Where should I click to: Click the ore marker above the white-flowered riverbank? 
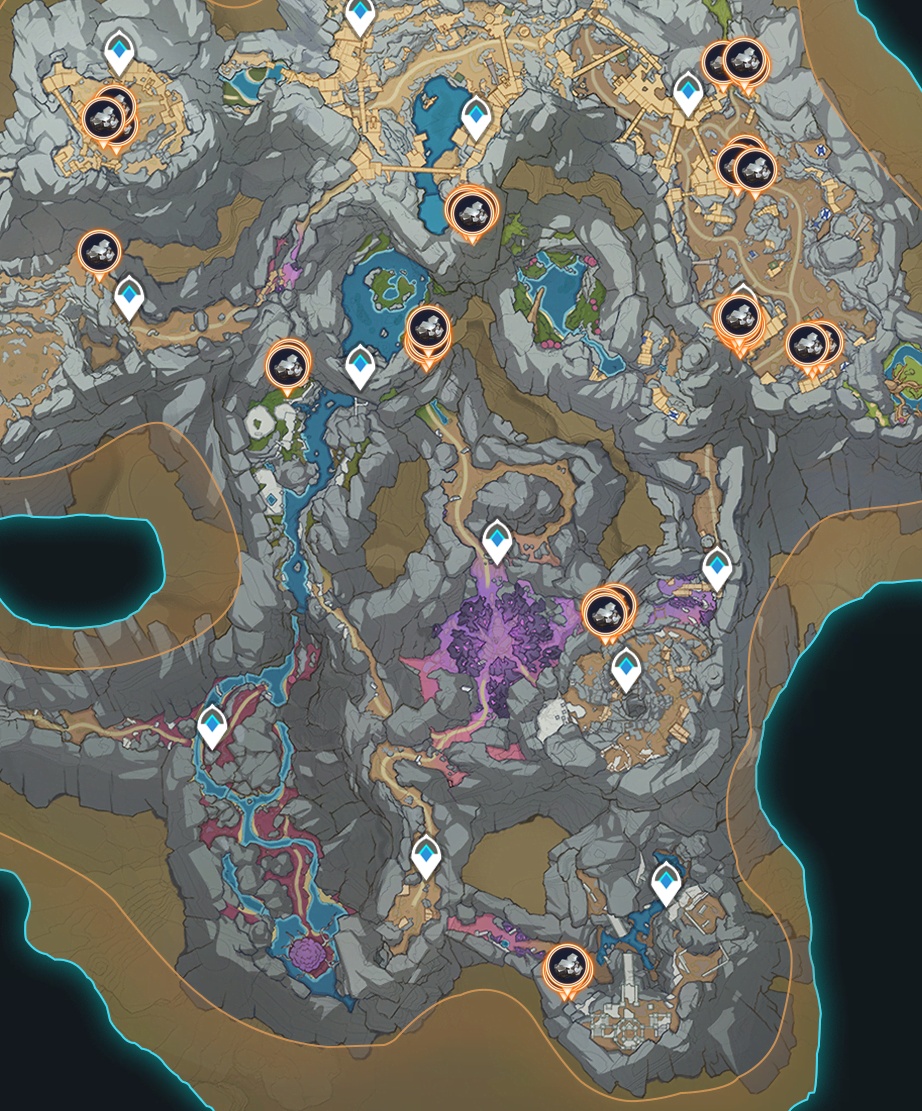287,364
